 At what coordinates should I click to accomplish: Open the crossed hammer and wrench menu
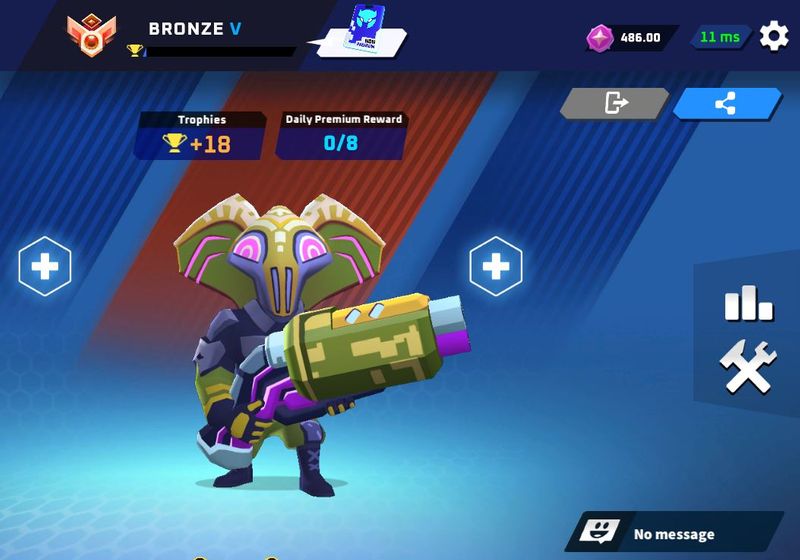tap(748, 367)
